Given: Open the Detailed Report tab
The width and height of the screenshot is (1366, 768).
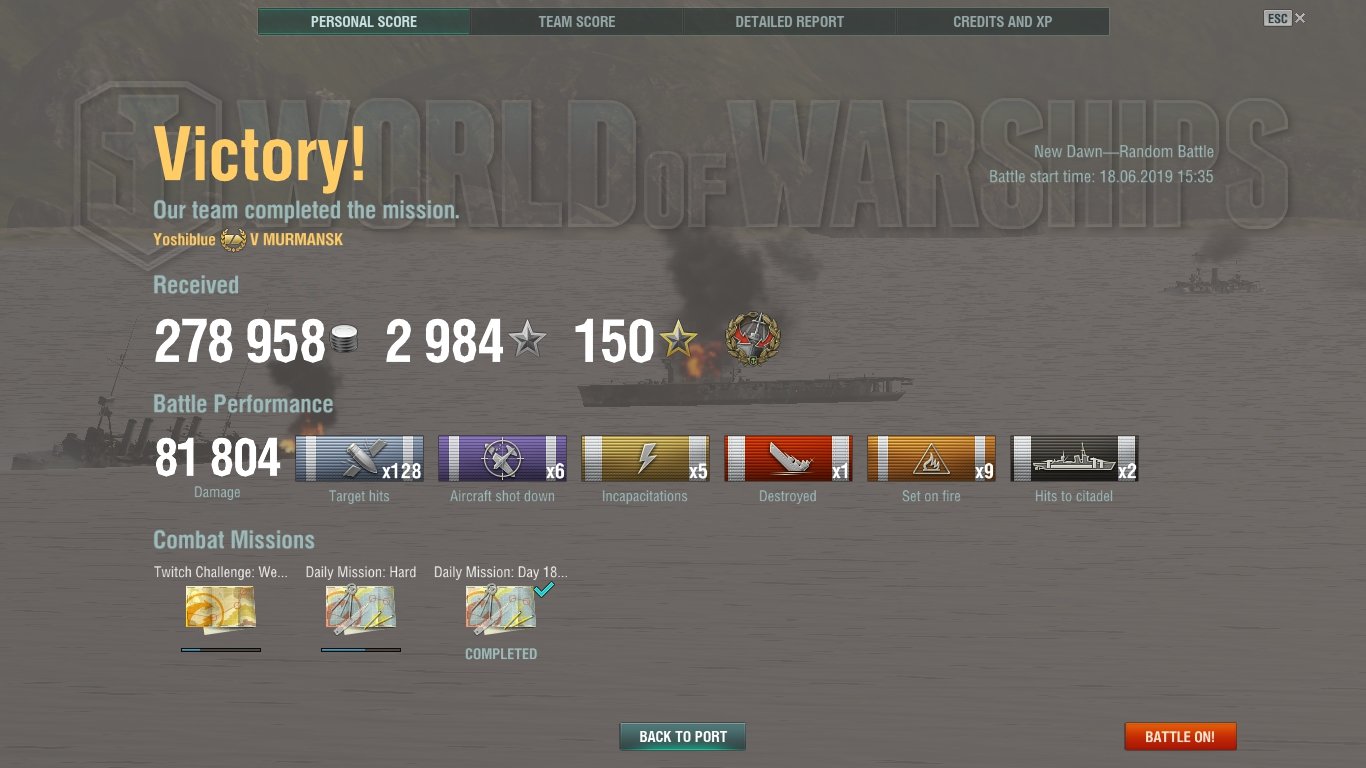Looking at the screenshot, I should point(789,22).
